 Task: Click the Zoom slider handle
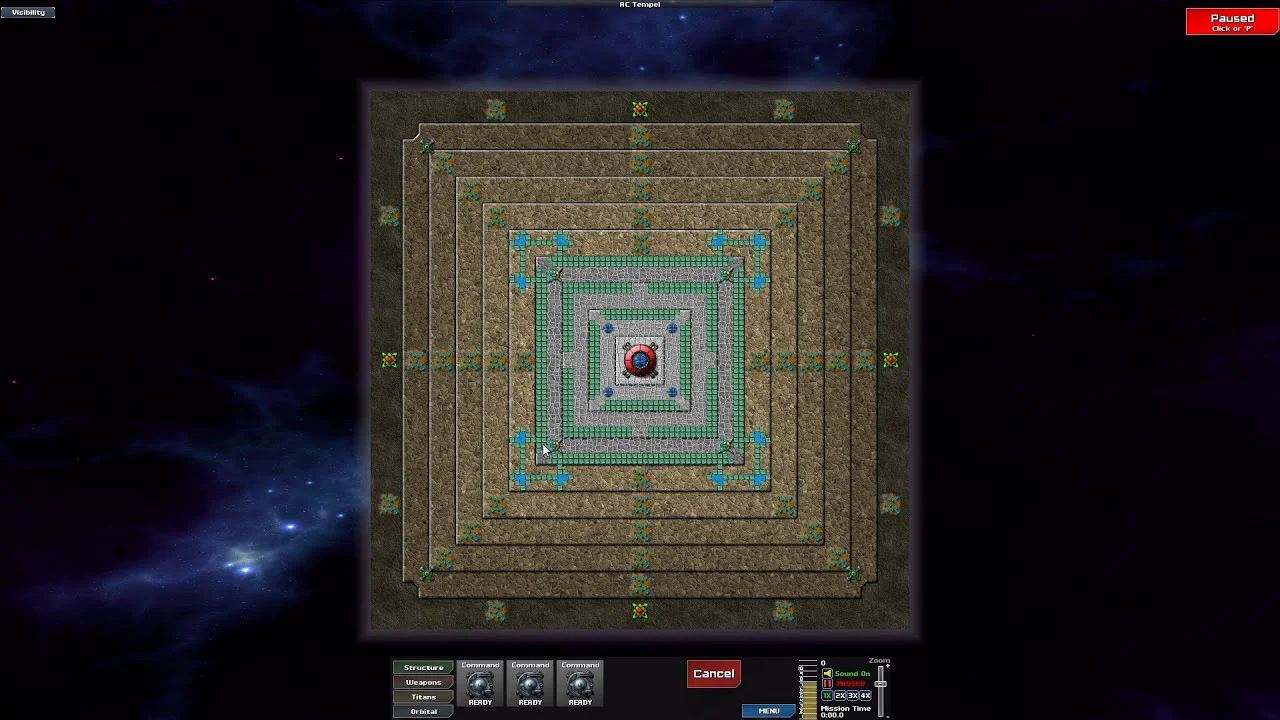point(881,682)
